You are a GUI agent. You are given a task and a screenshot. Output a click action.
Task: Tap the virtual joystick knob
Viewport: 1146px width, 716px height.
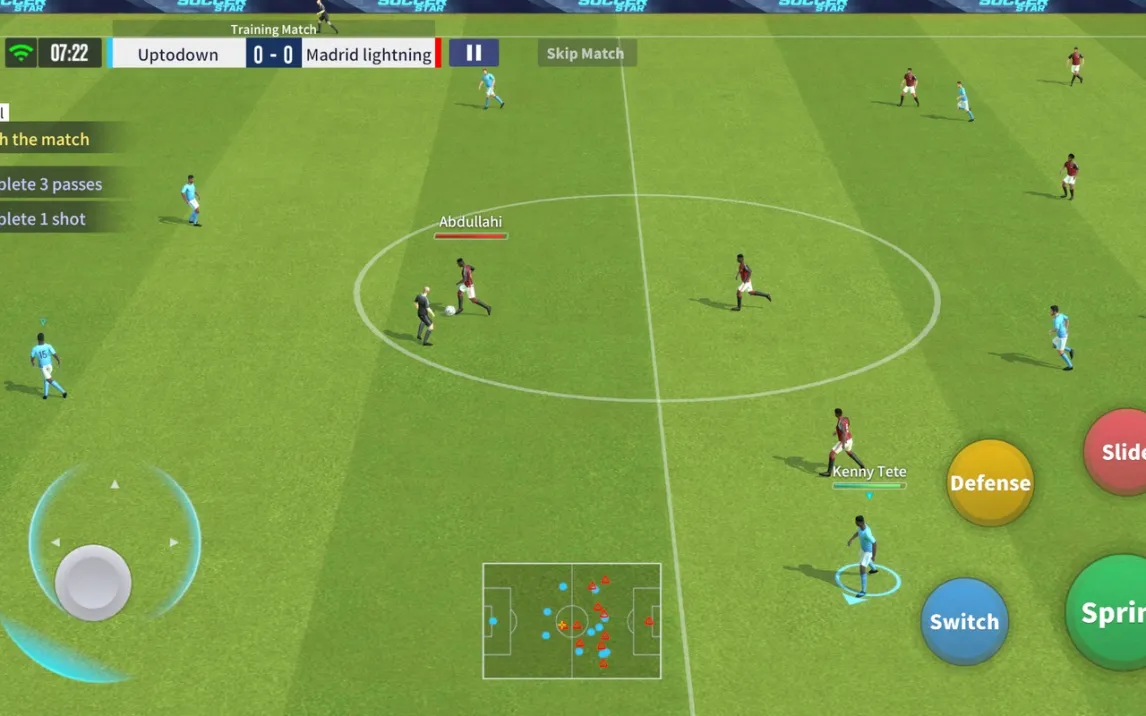point(93,582)
